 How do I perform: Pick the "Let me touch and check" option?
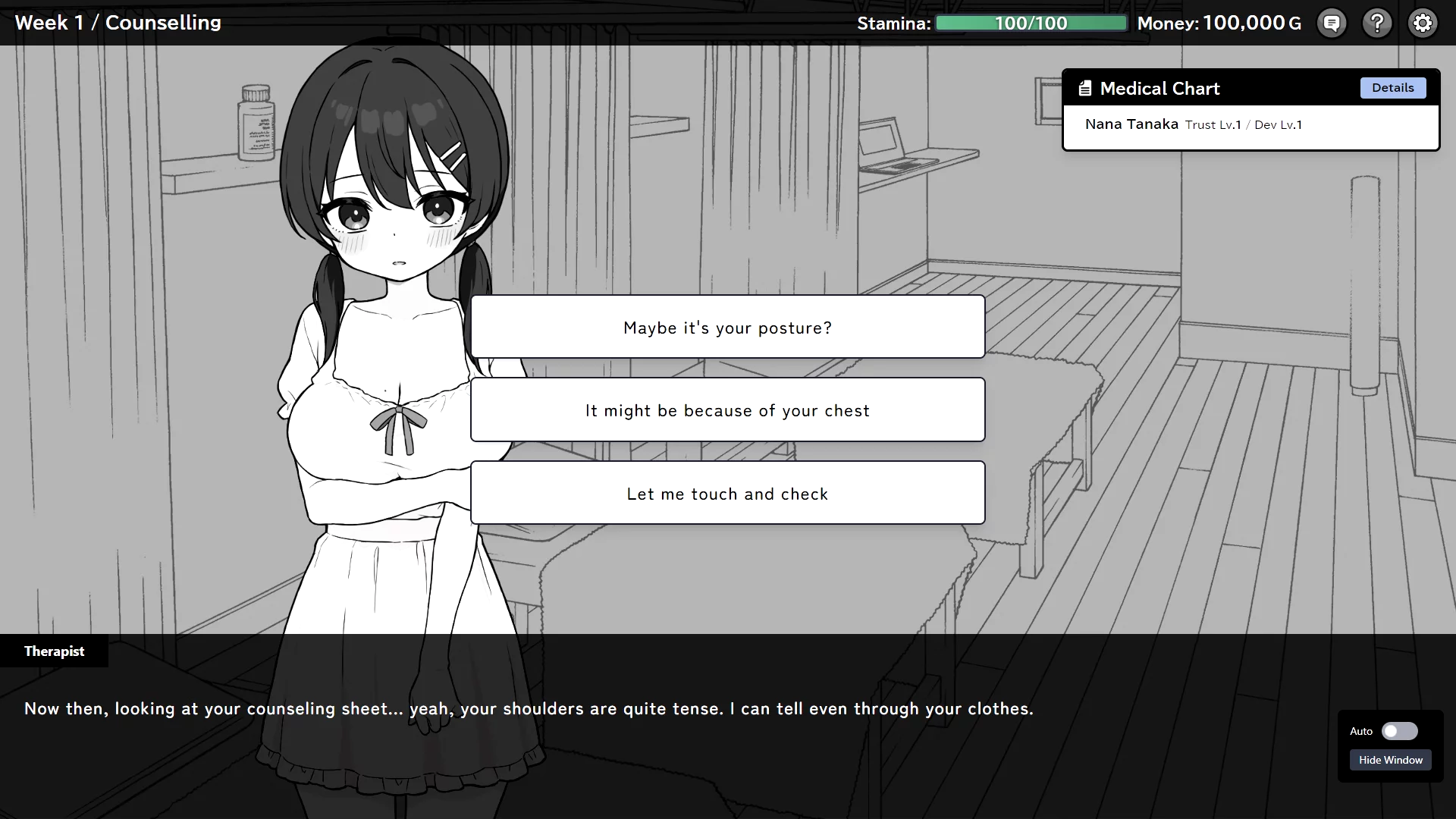click(727, 494)
